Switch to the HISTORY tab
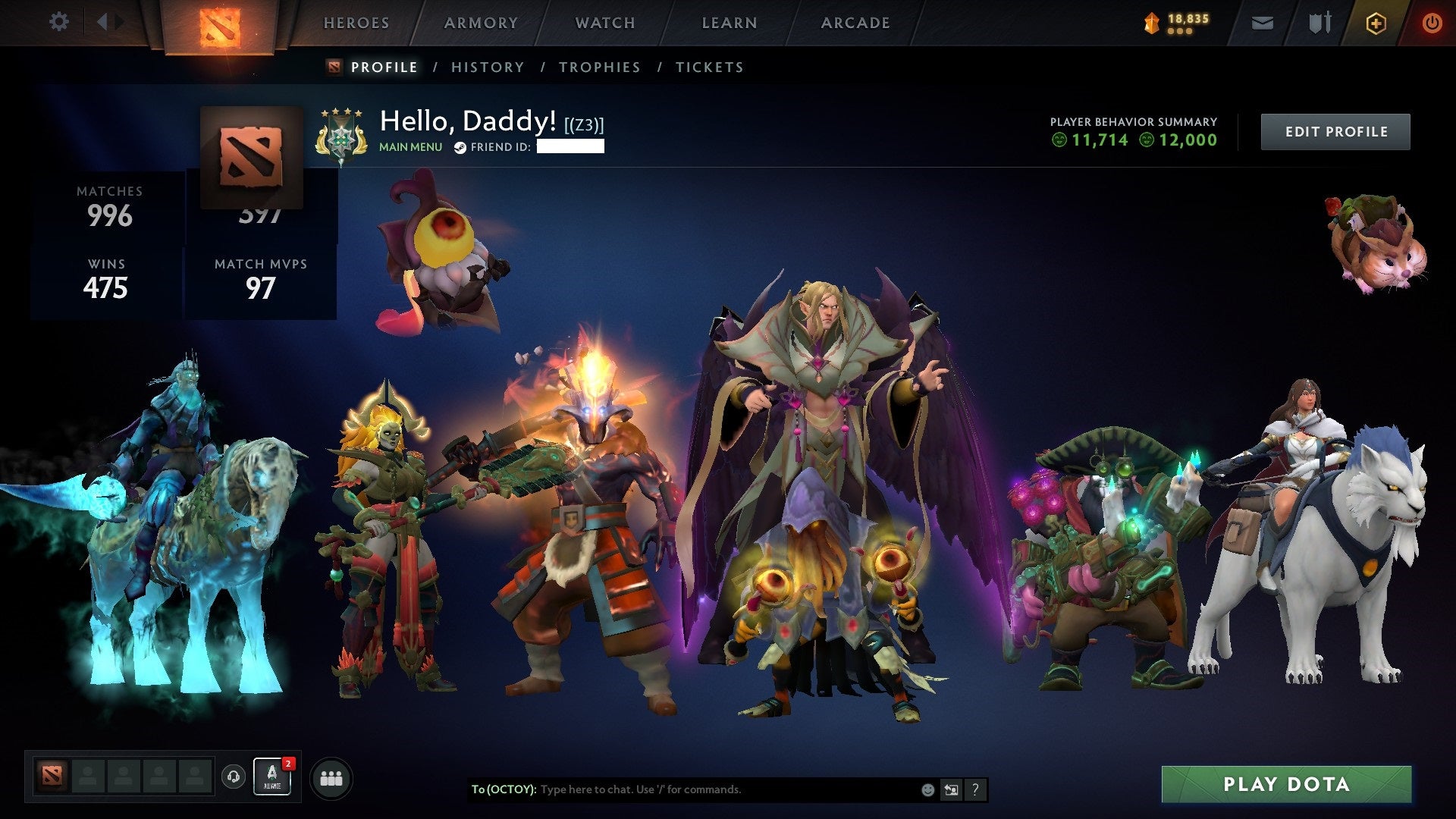The height and width of the screenshot is (819, 1456). pos(488,67)
